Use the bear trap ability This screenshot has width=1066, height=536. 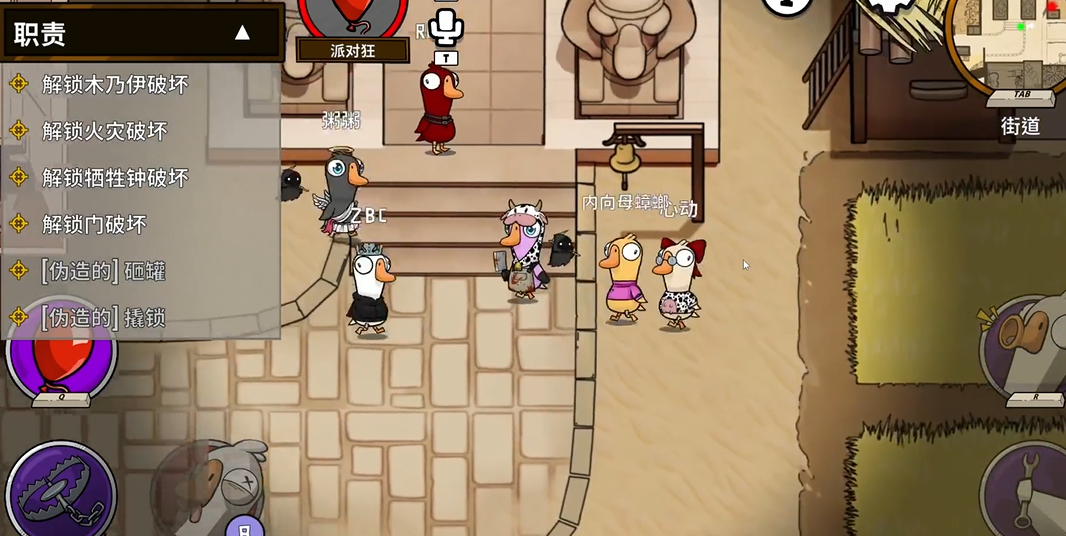(60, 492)
